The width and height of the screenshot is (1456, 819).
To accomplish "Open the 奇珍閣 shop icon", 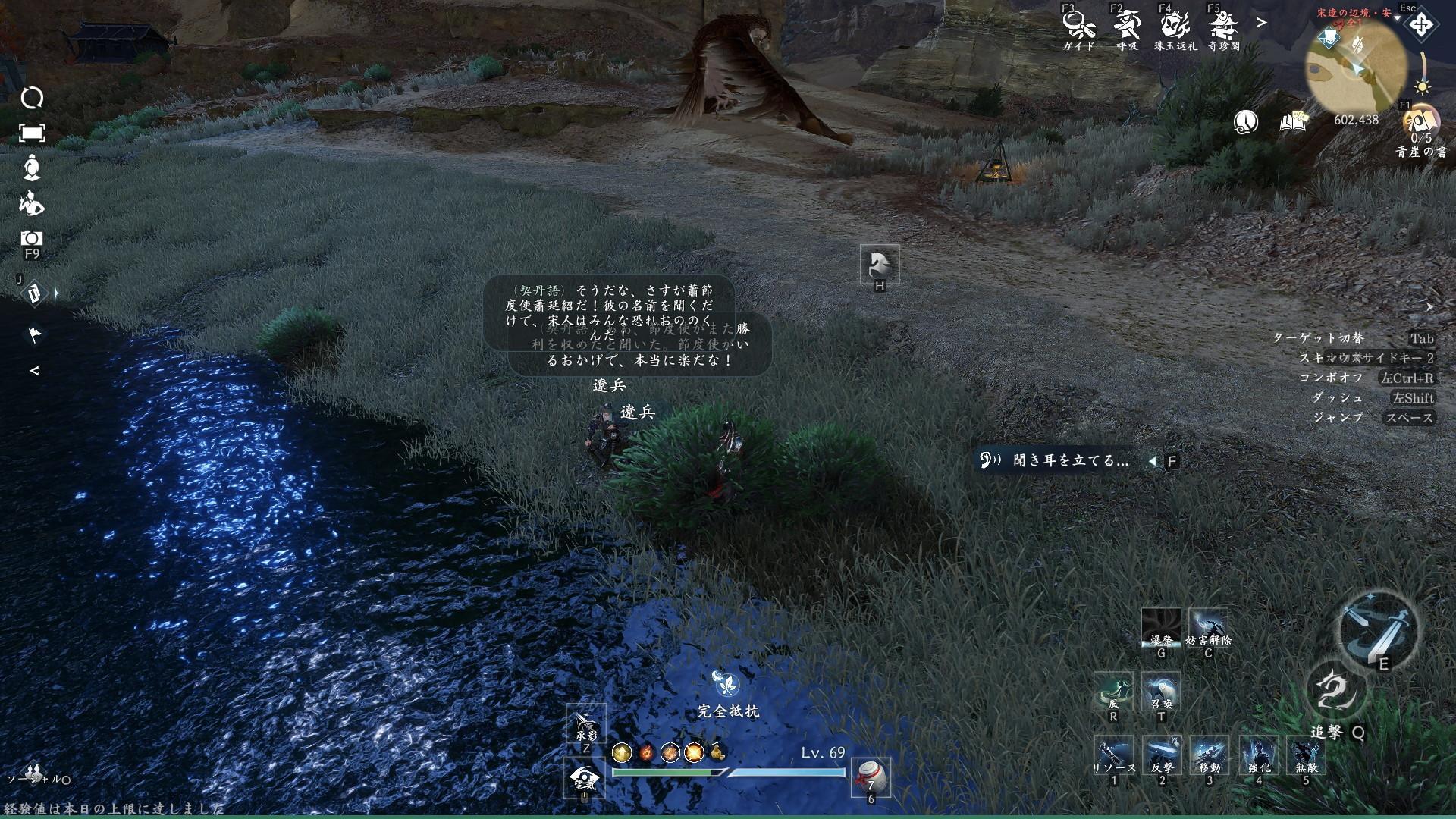I will point(1223,27).
